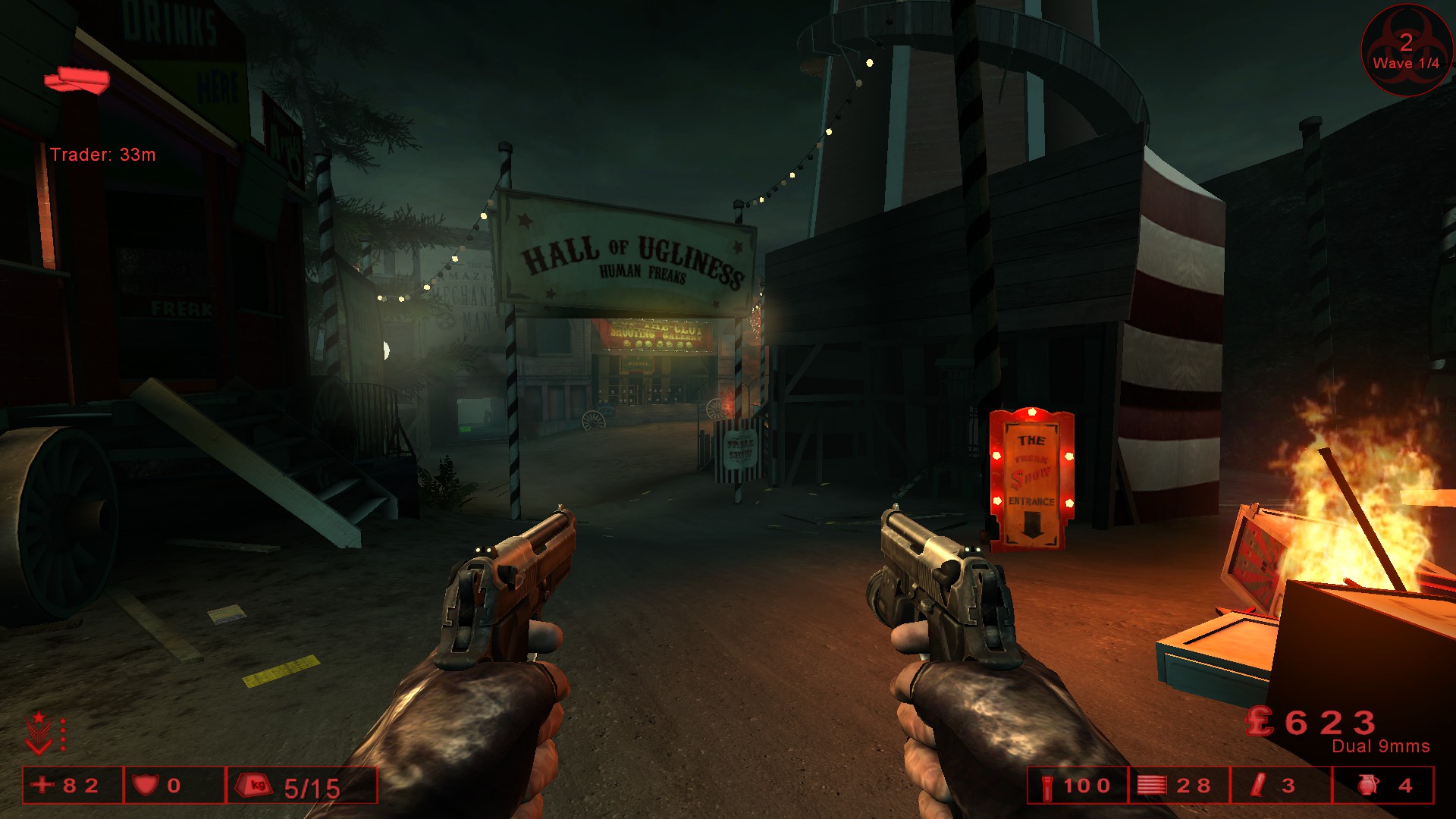
Task: Select the medical syringe icon
Action: click(x=1259, y=785)
